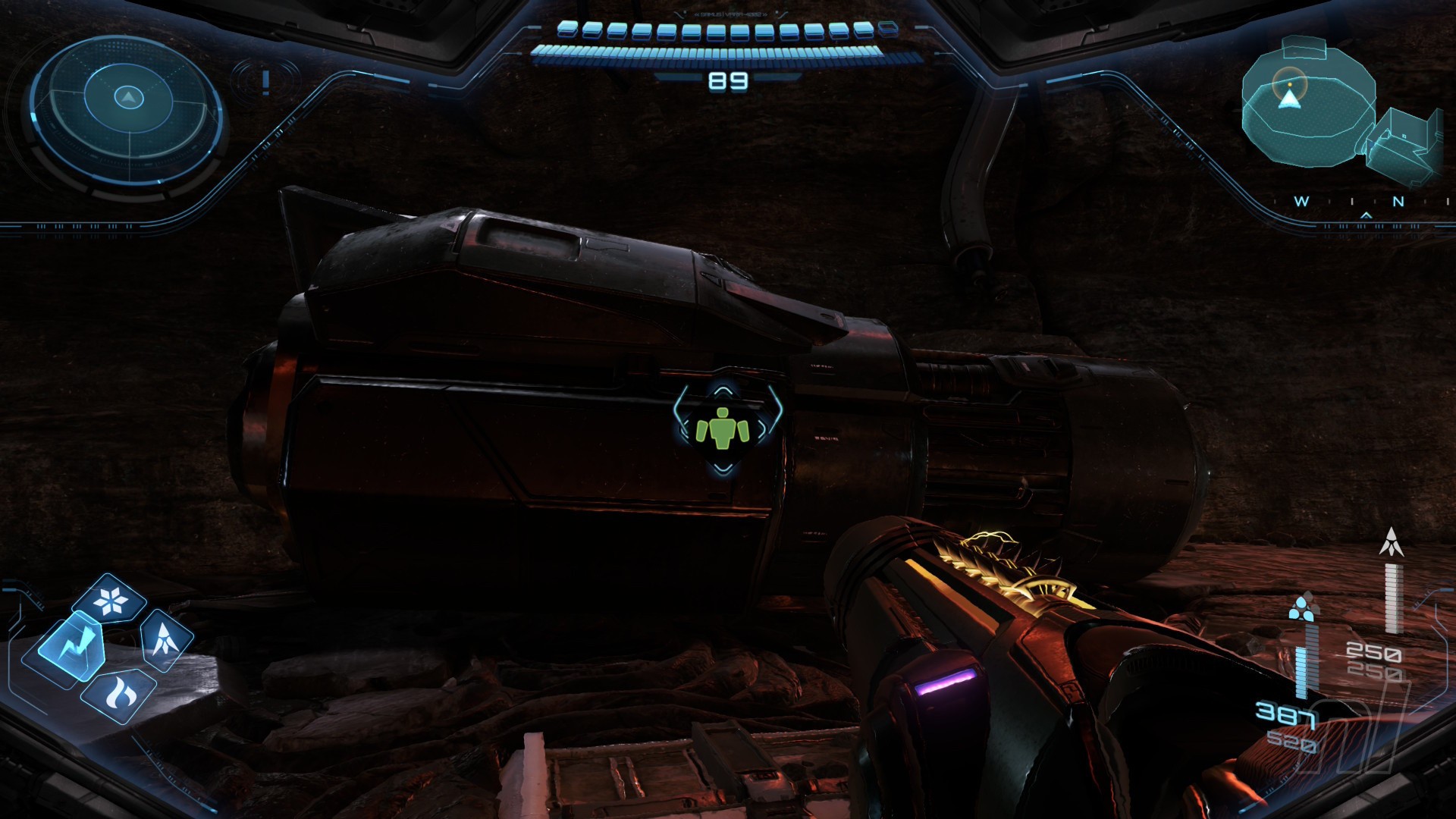Activate the flame fire shot icon

click(119, 692)
